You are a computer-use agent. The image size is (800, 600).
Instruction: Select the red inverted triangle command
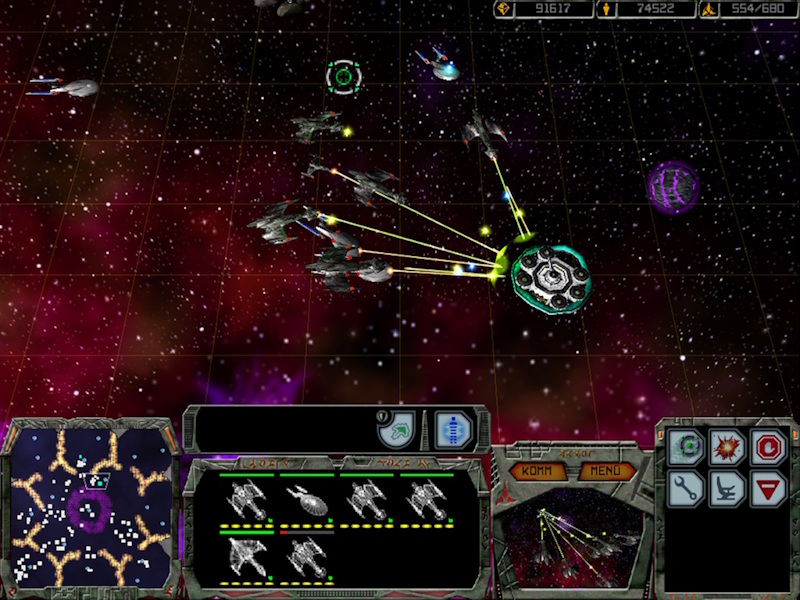click(x=767, y=488)
